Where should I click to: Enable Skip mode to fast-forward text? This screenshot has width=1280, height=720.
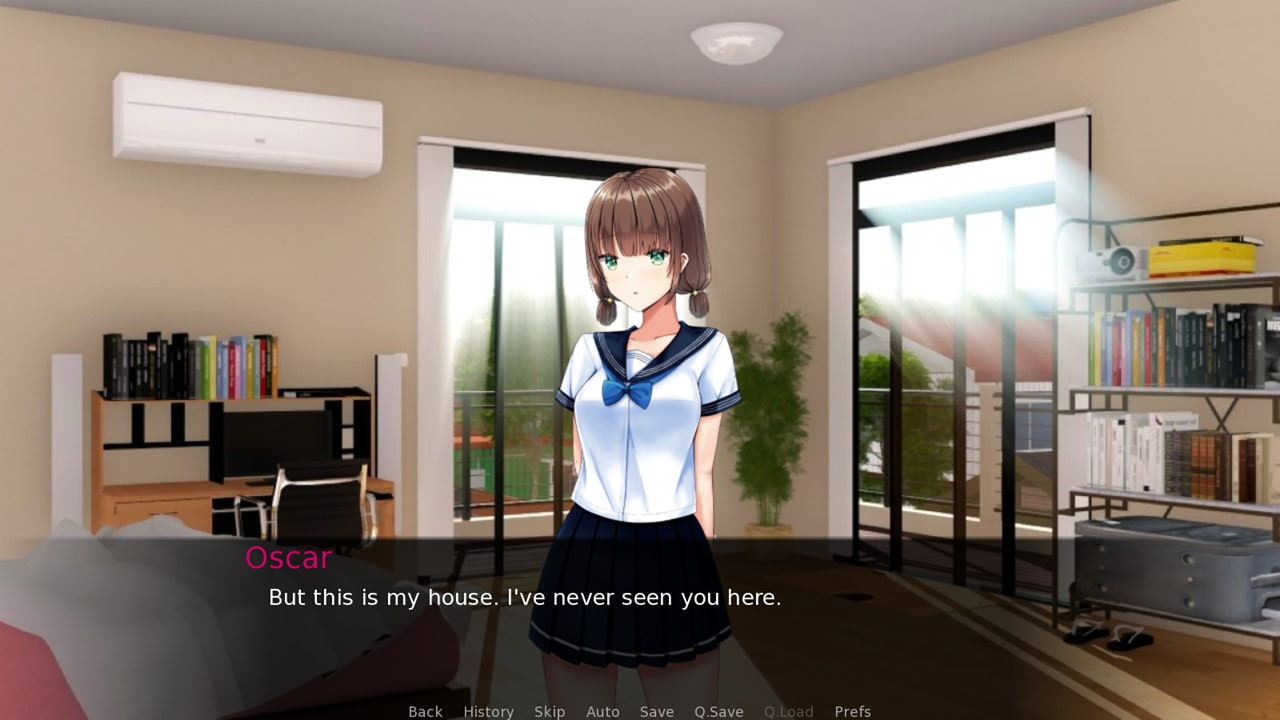[x=549, y=711]
